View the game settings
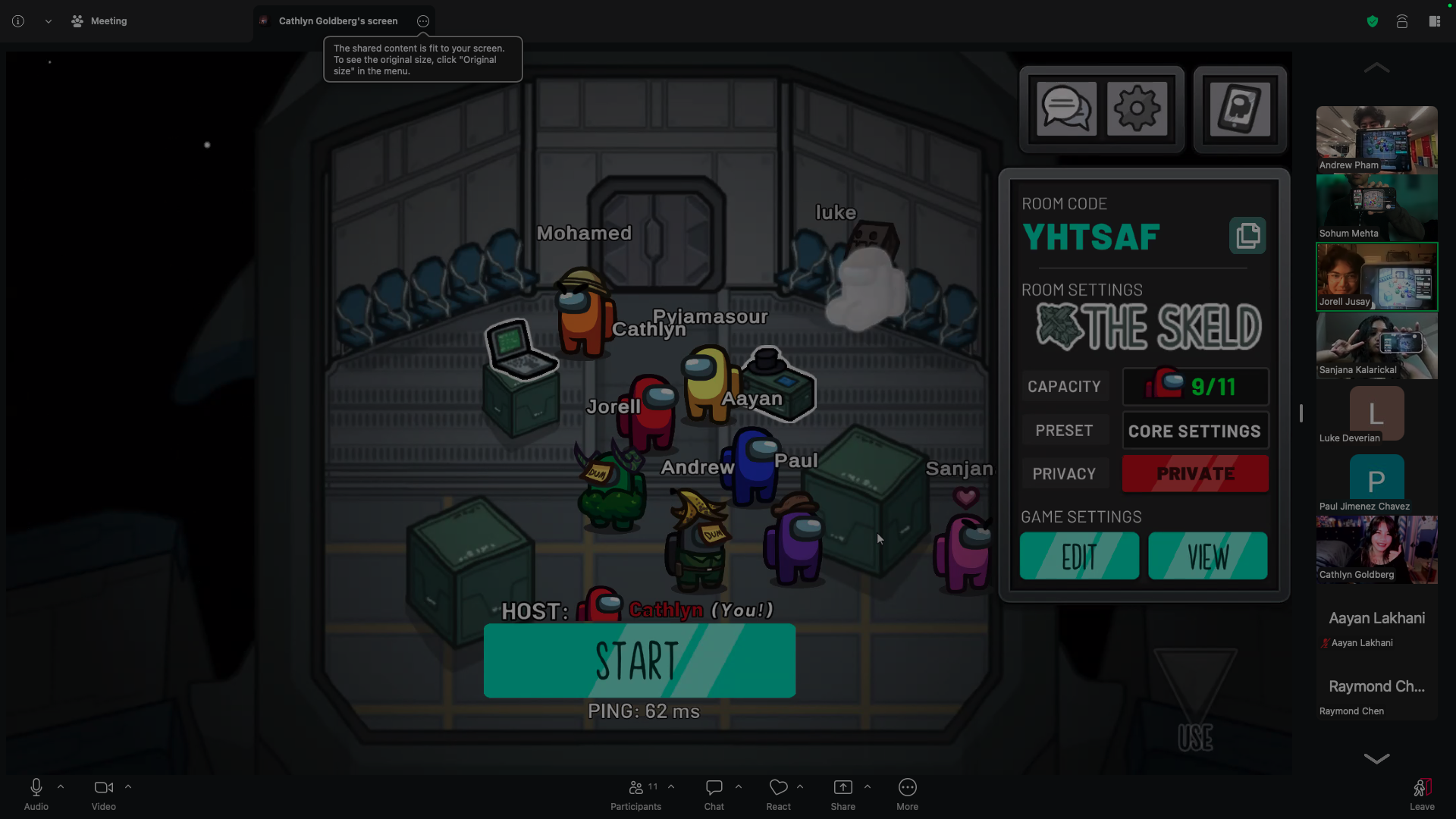The height and width of the screenshot is (819, 1456). tap(1207, 557)
